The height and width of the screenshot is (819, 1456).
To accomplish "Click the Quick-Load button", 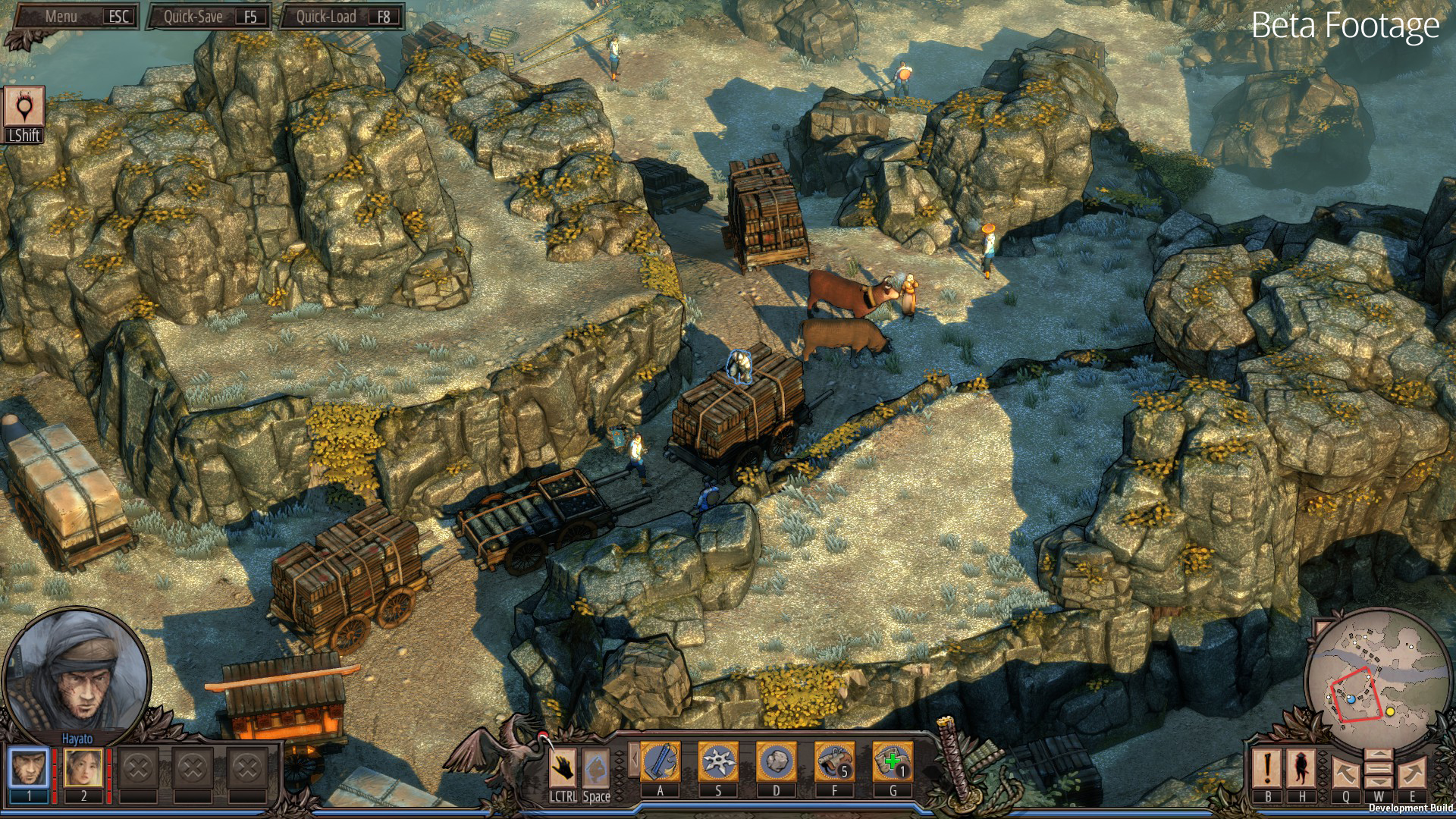I will (x=341, y=17).
